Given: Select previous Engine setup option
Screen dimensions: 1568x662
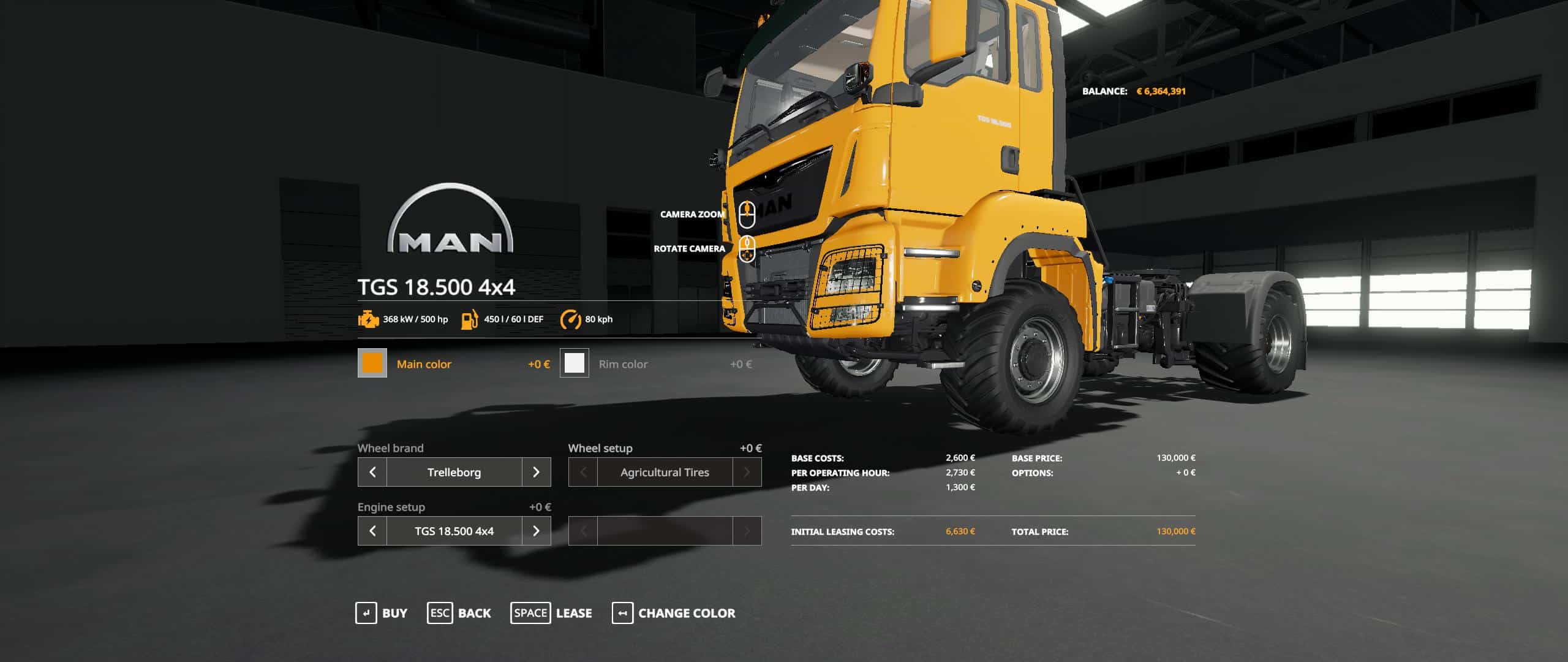Looking at the screenshot, I should tap(372, 531).
